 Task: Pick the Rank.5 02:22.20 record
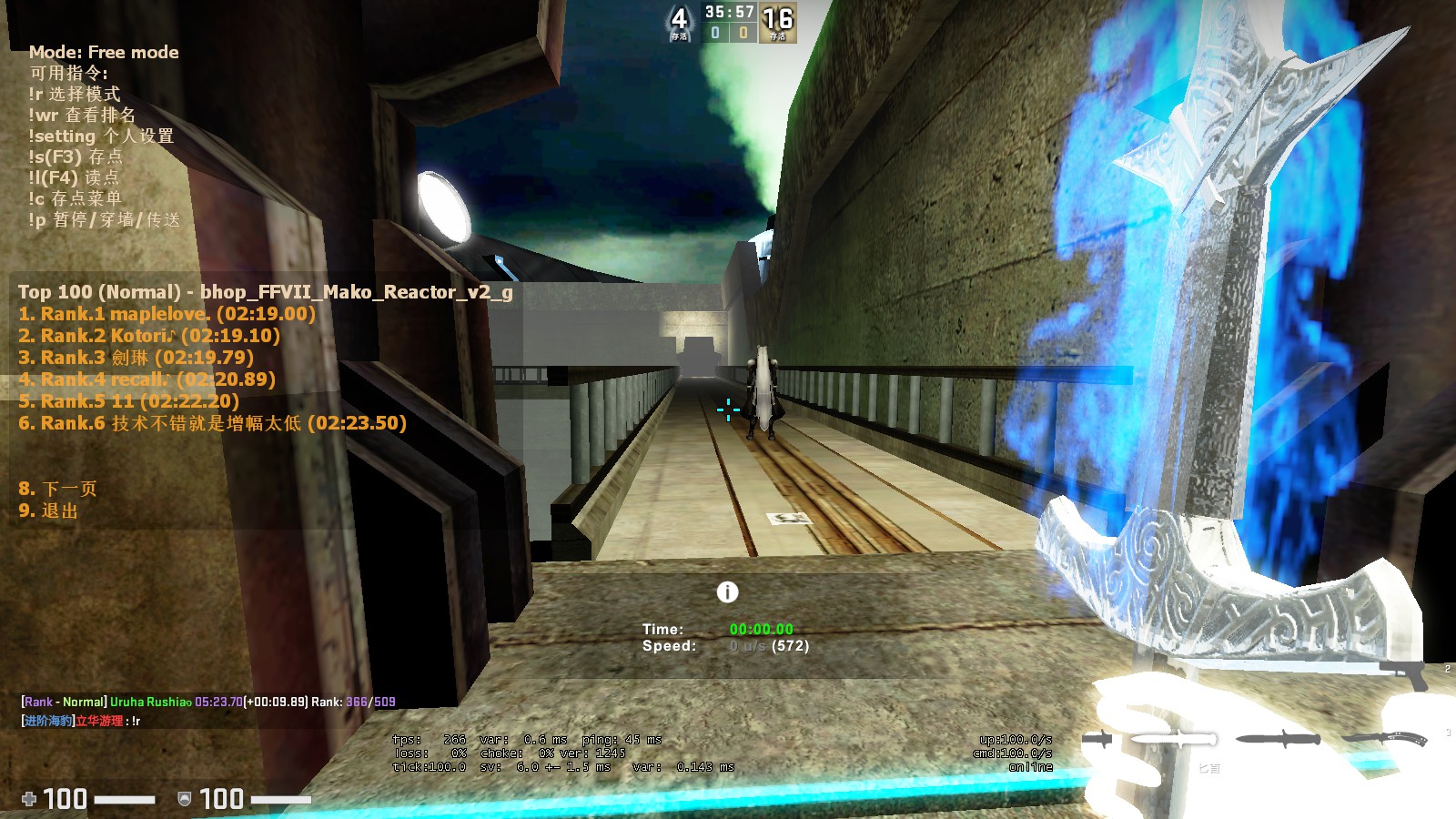(128, 401)
